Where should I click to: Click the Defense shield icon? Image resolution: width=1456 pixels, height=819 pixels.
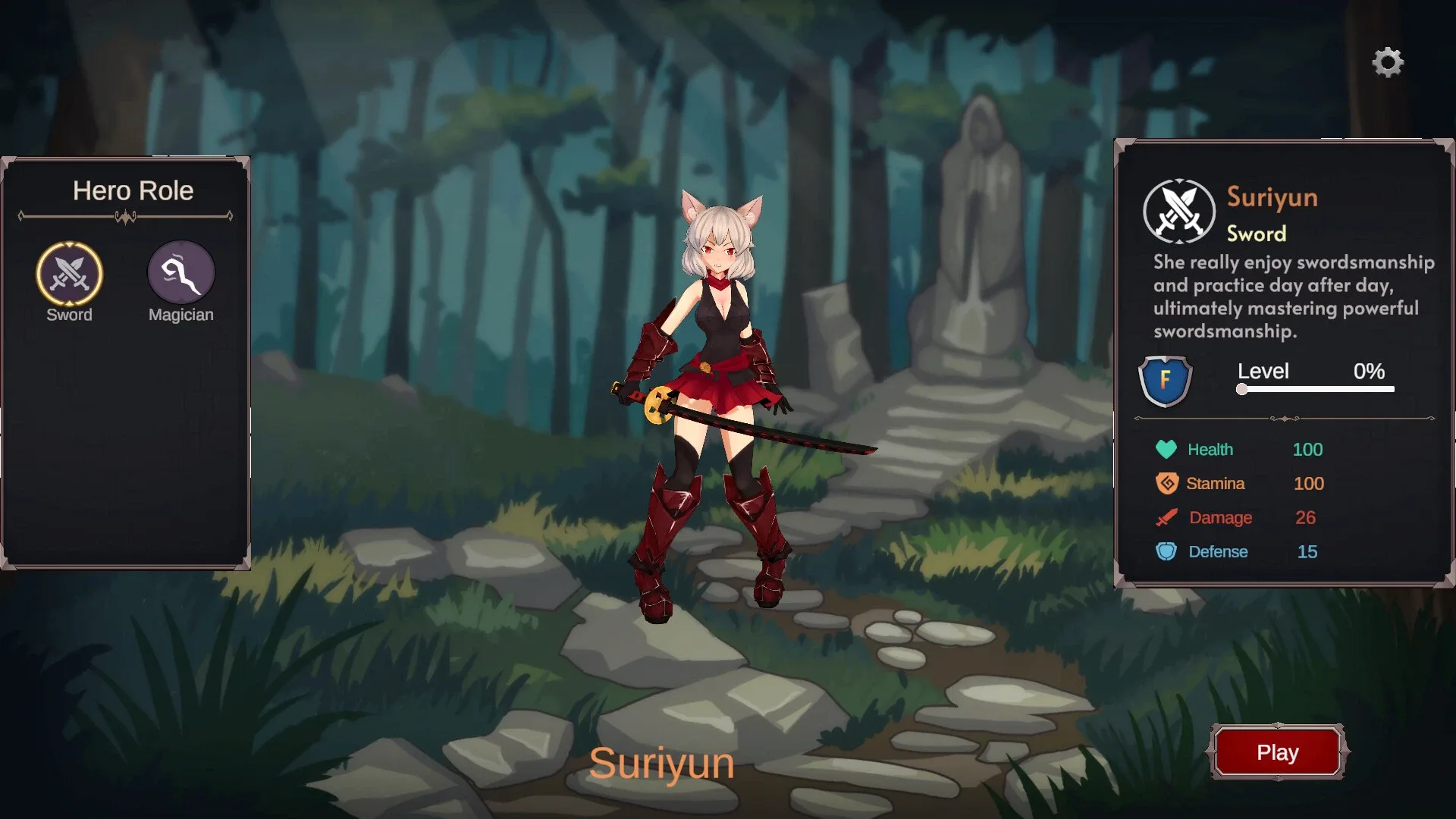(x=1168, y=551)
